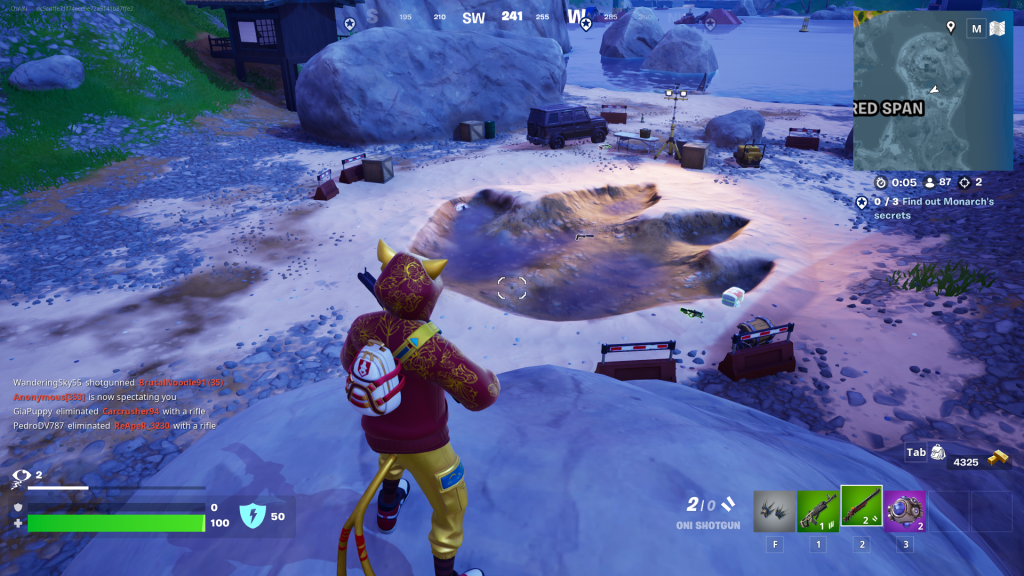Screen dimensions: 1024x576
Task: Click the compass bar heading
Action: (512, 16)
